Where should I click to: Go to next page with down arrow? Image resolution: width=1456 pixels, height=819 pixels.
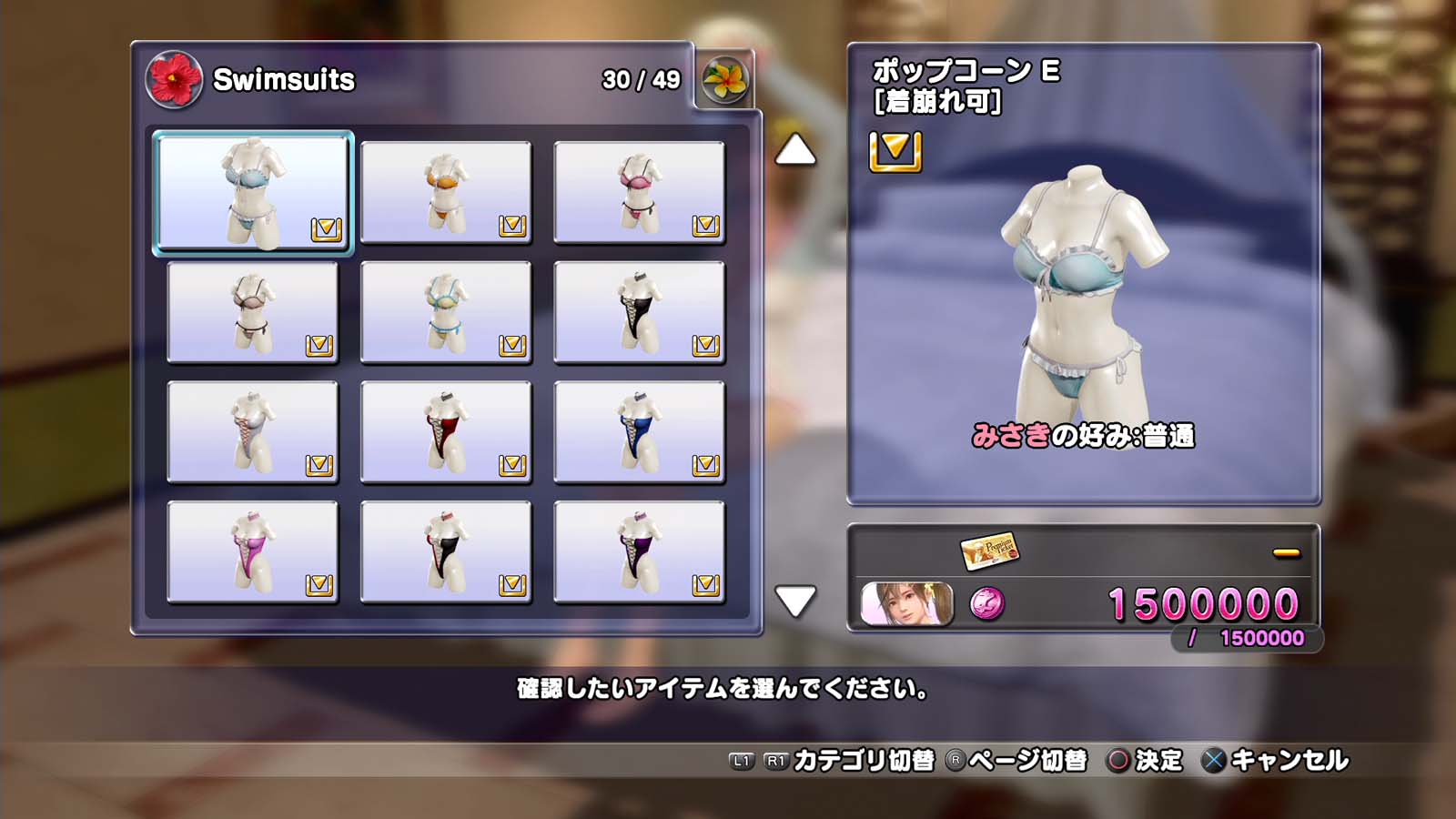point(795,601)
